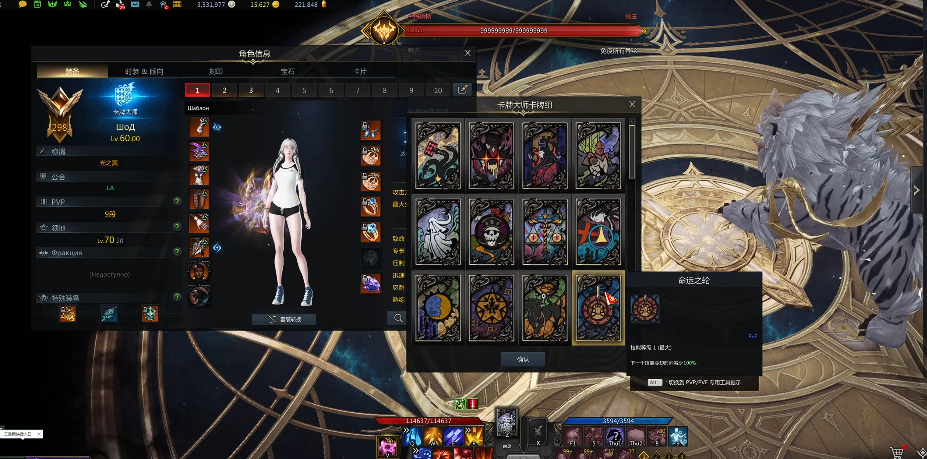Viewport: 927px width, 459px height.
Task: Pick the Wheel of Fate card
Action: (599, 307)
